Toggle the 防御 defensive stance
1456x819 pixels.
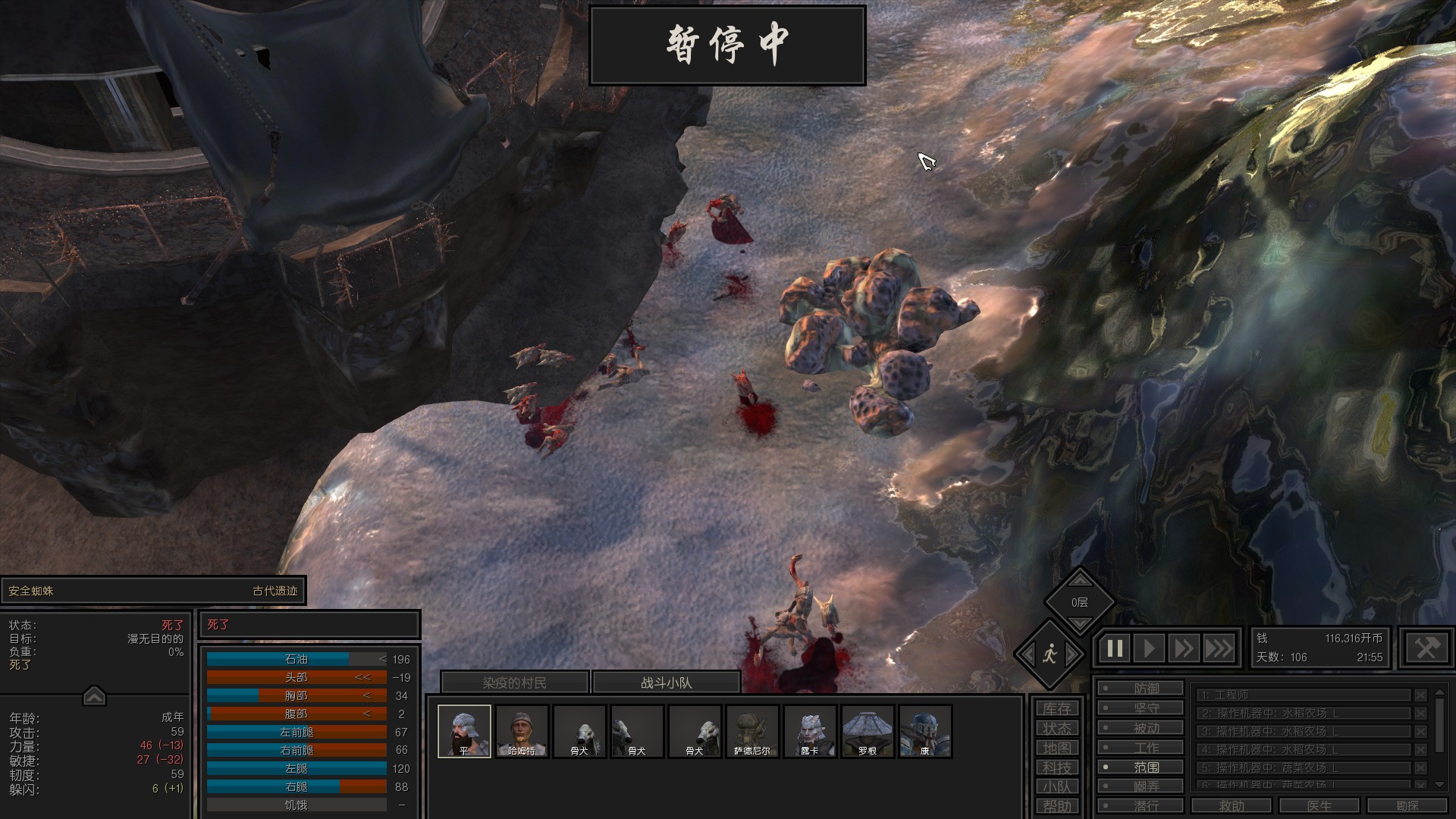coord(1141,688)
